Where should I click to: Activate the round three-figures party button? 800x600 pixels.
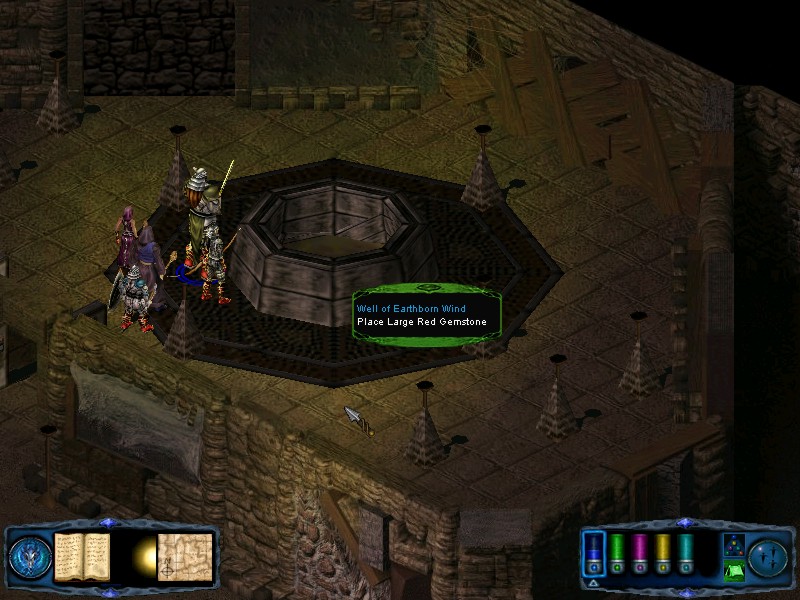pyautogui.click(x=769, y=556)
